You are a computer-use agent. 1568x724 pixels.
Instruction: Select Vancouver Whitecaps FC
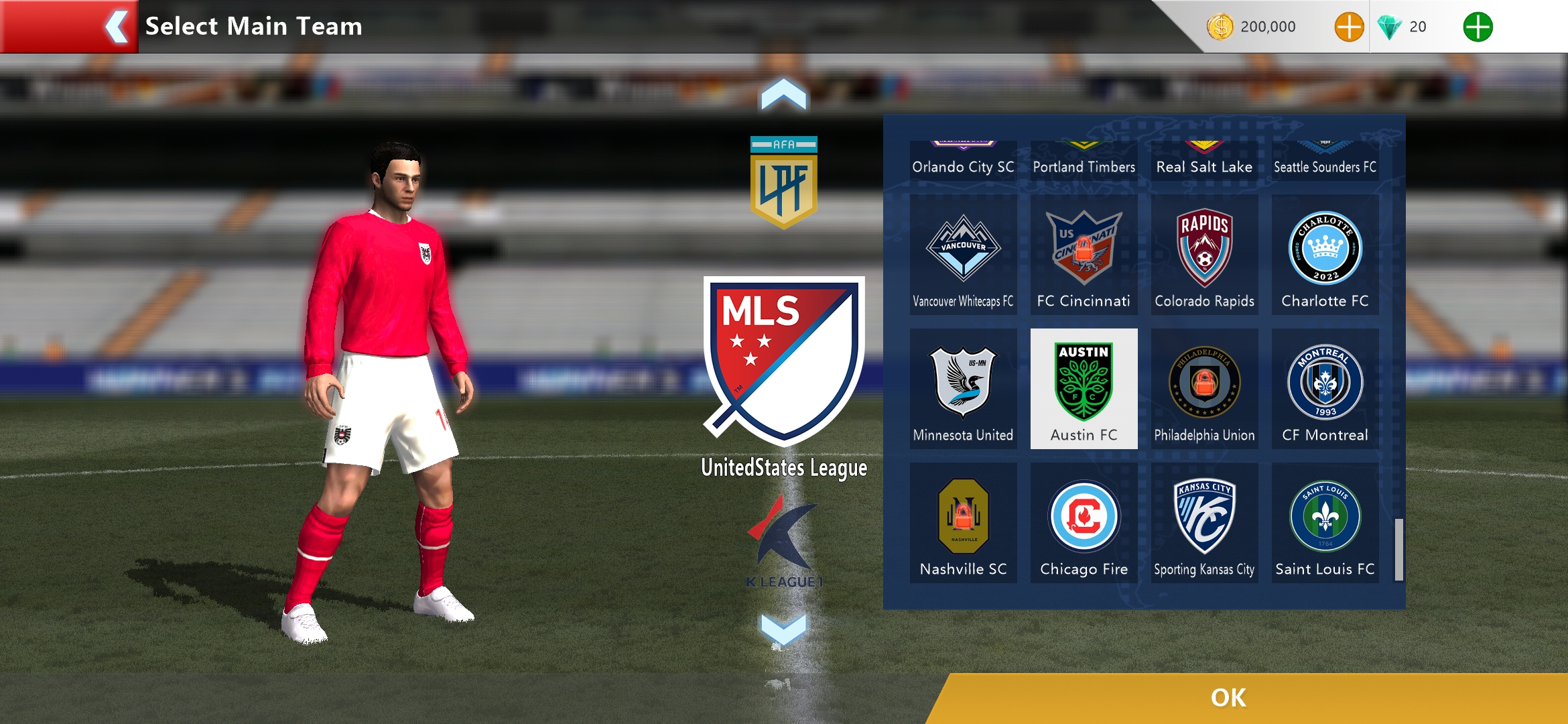tap(963, 255)
